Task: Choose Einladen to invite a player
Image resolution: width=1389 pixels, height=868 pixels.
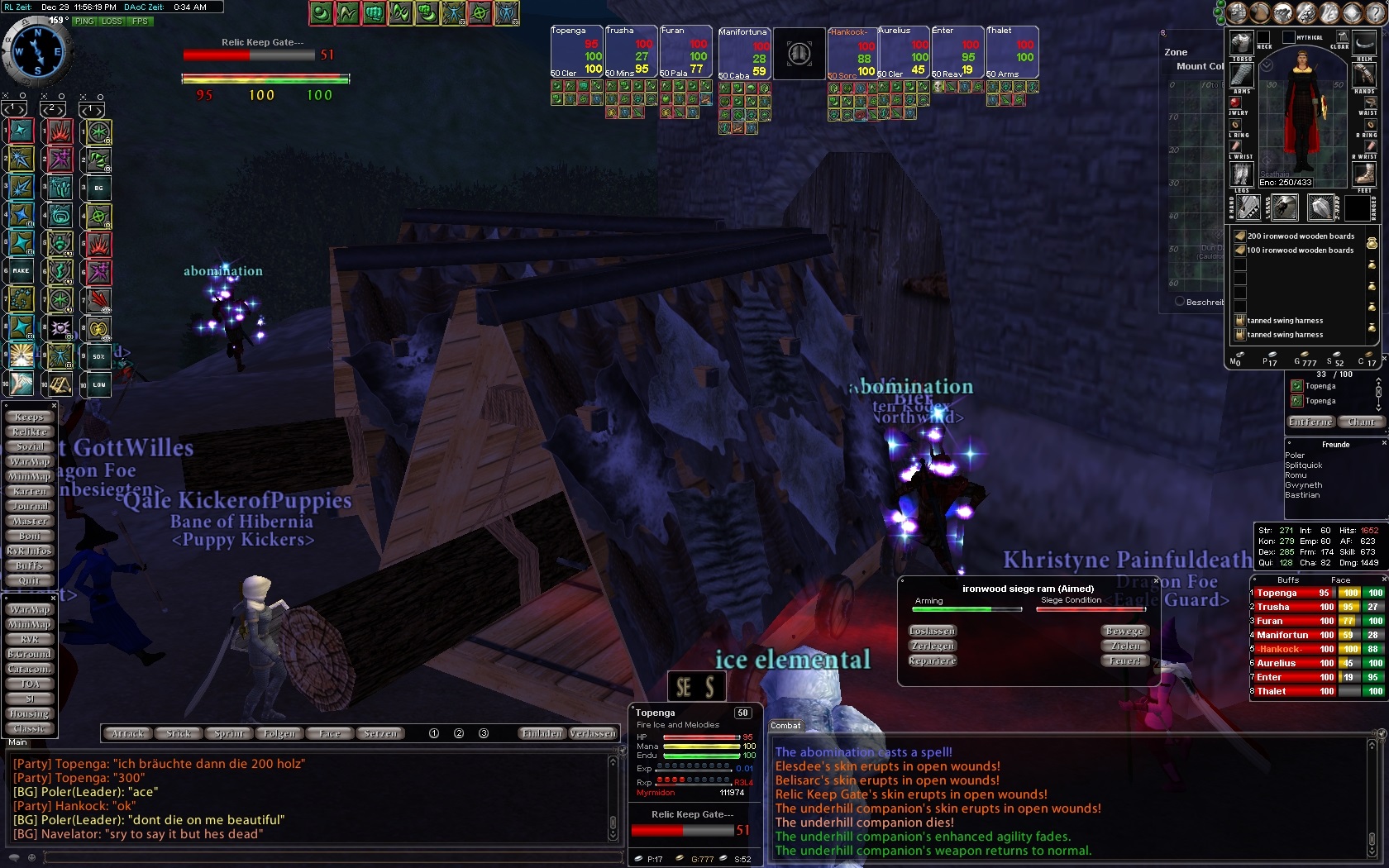Action: click(x=542, y=734)
